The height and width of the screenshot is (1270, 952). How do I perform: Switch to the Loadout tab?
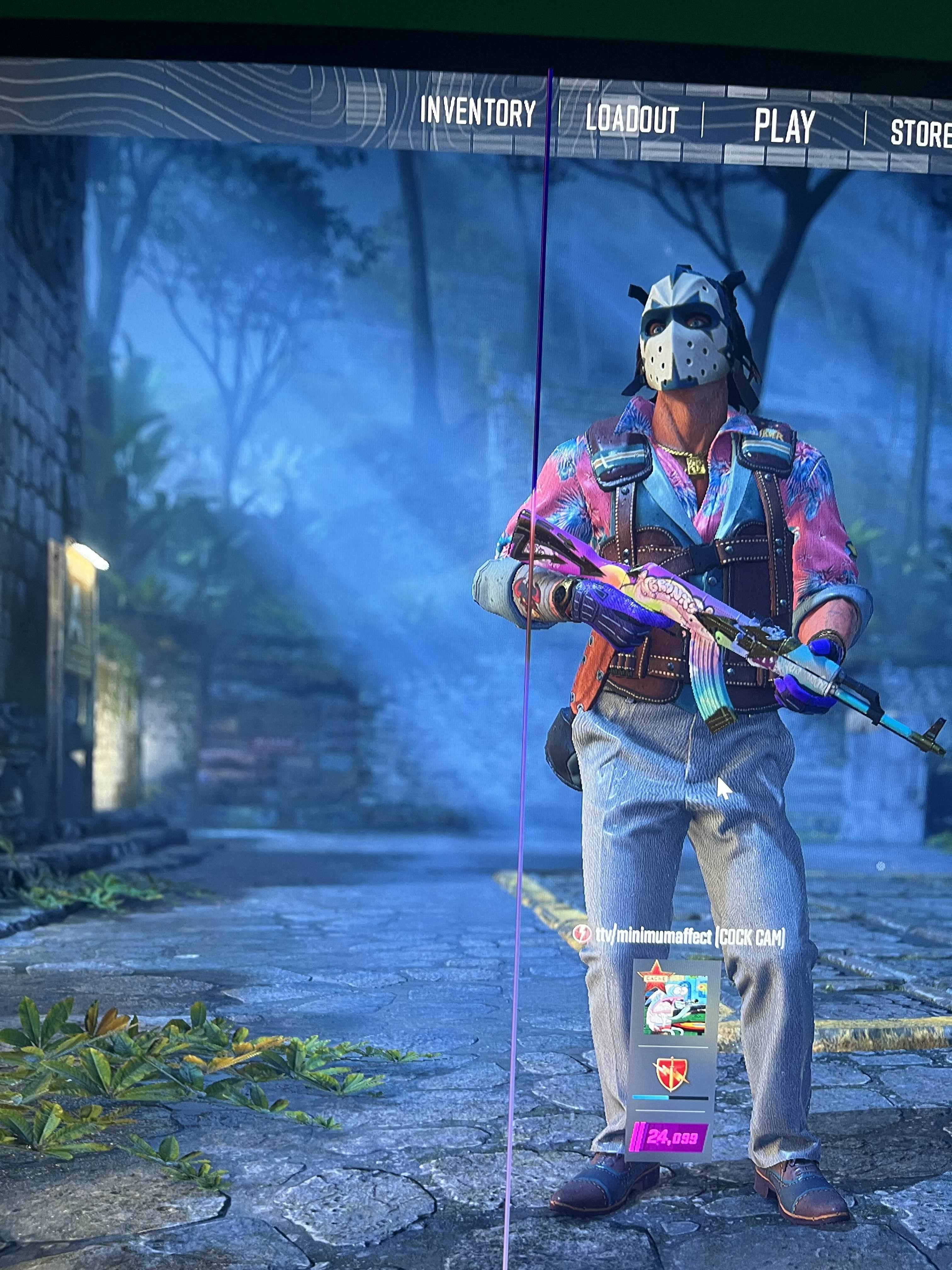(632, 119)
